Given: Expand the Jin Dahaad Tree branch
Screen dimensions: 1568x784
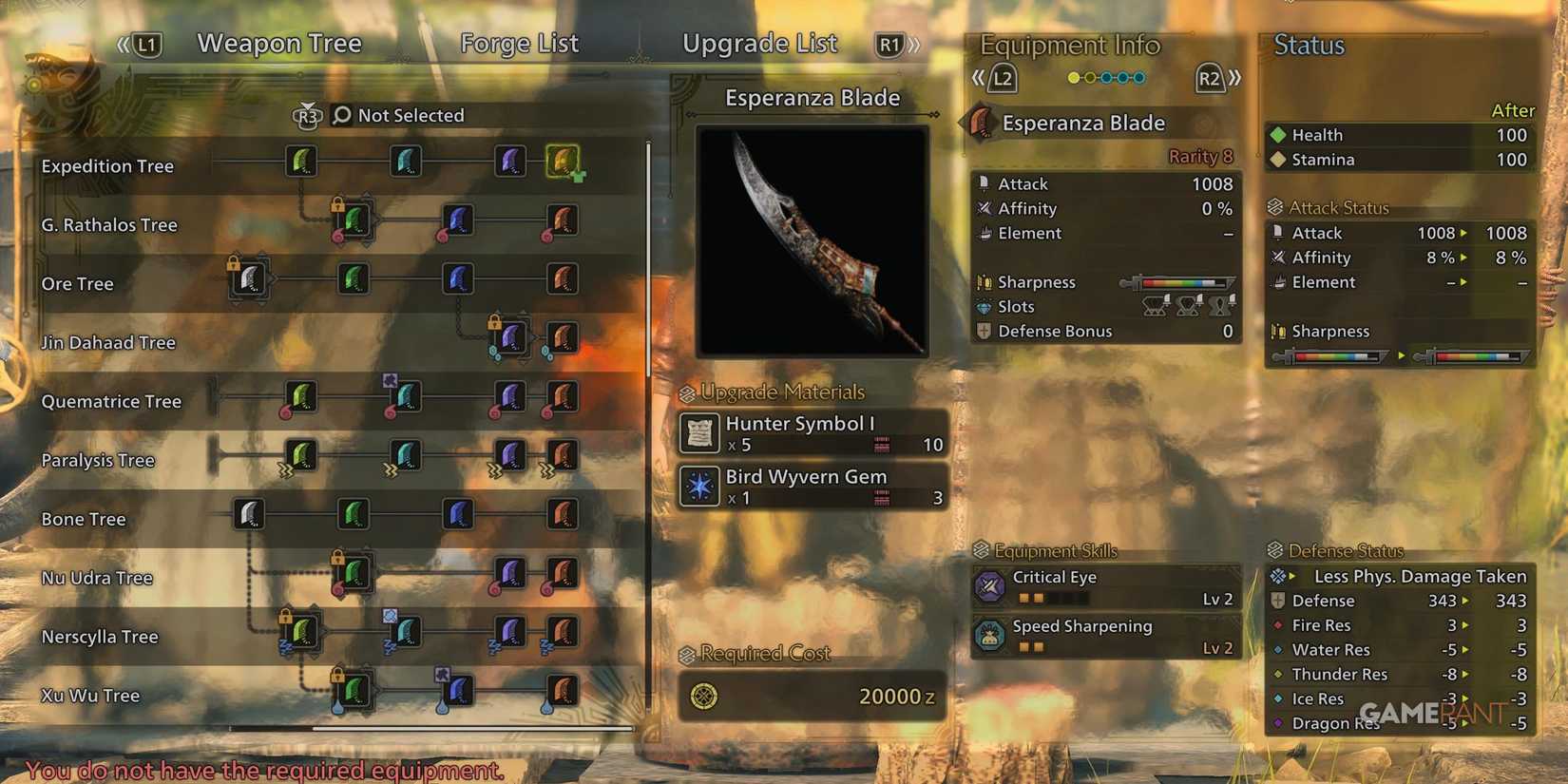Looking at the screenshot, I should (510, 338).
